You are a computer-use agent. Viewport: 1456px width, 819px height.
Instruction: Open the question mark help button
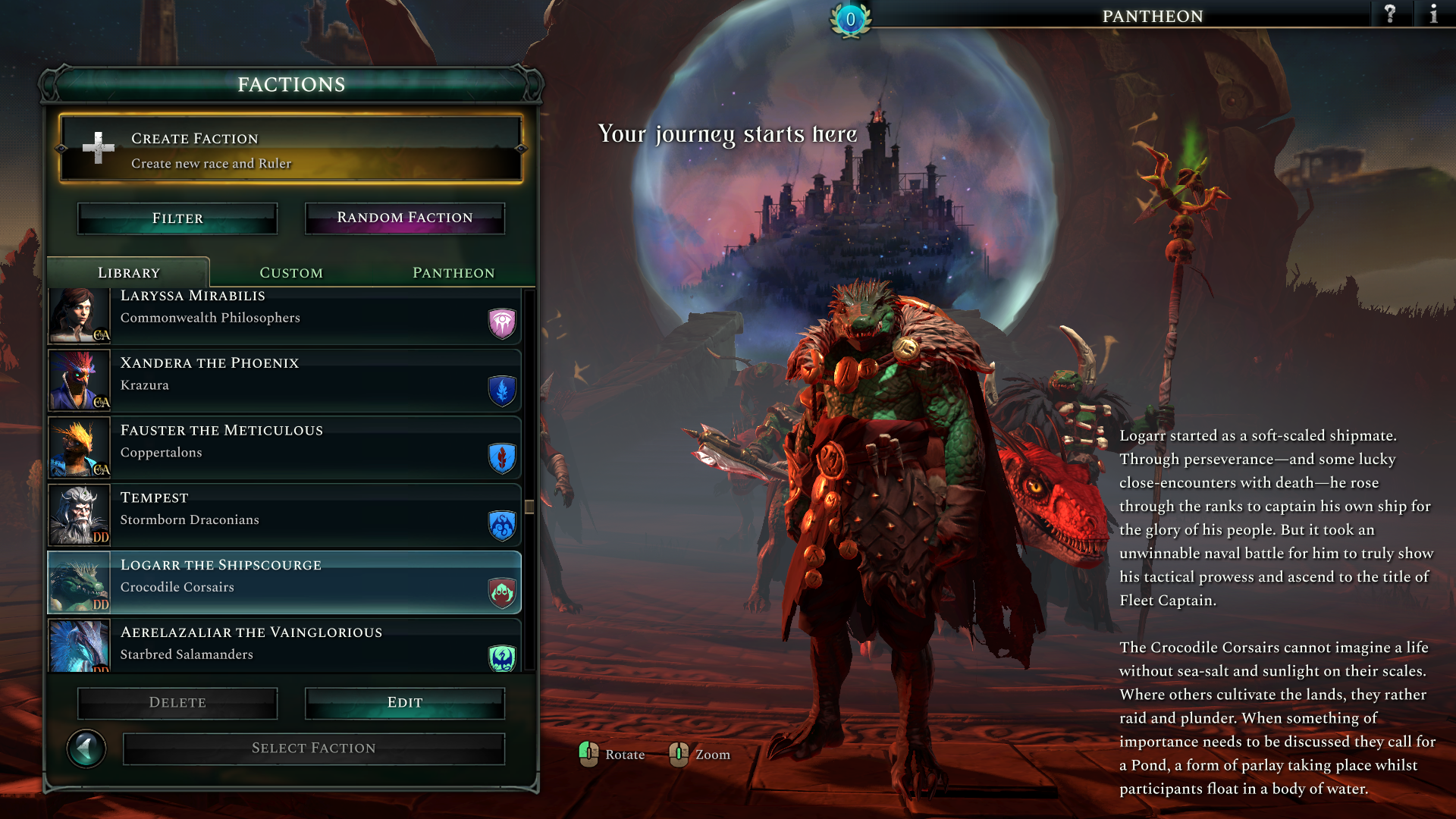[x=1390, y=14]
